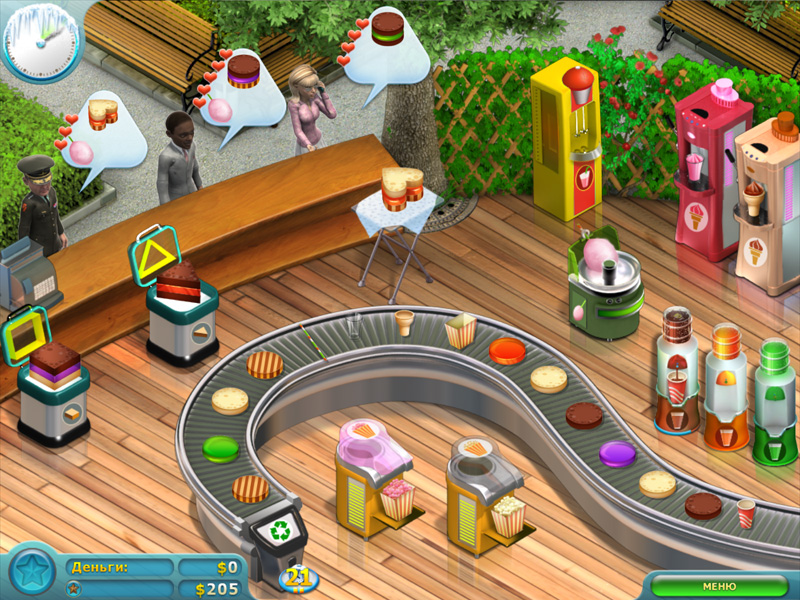Screen dimensions: 800x600
Task: Take the empty glass from the conveyor
Action: [354, 325]
